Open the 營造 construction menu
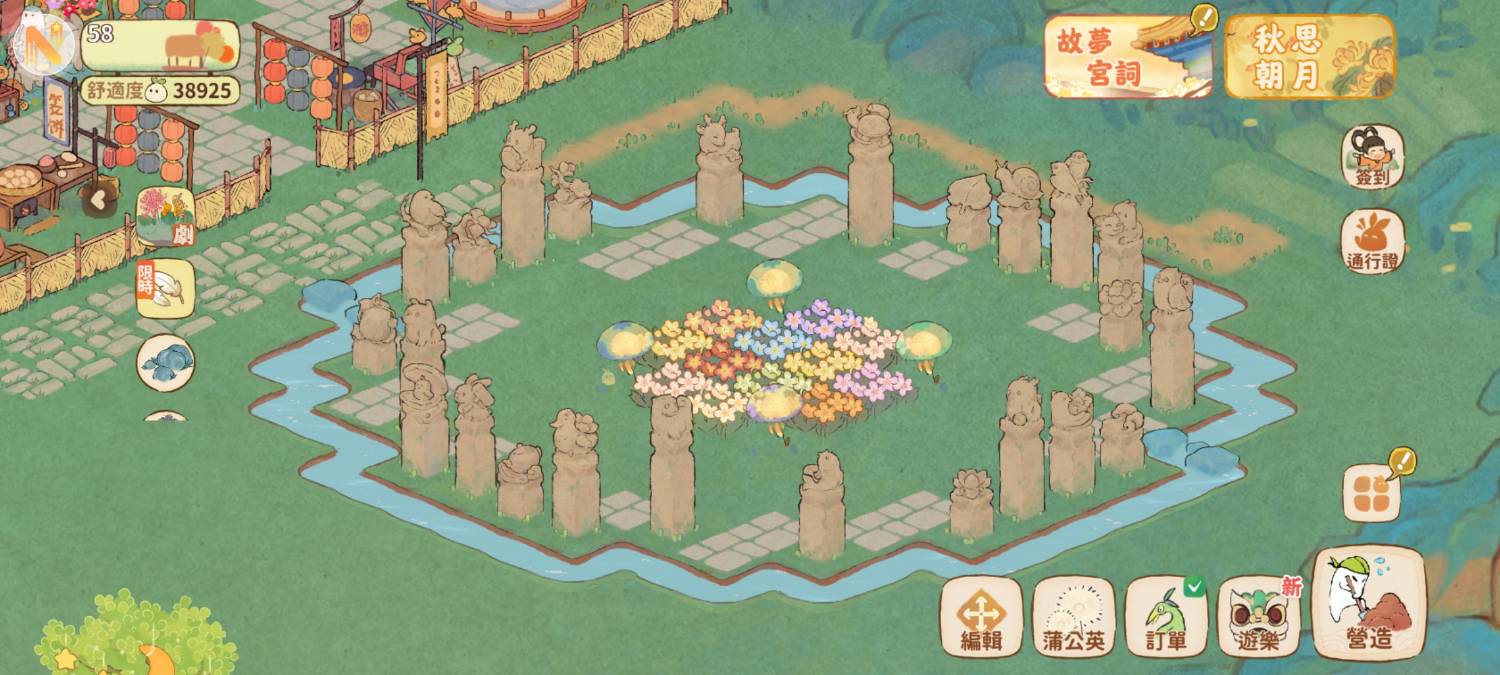 (1368, 603)
